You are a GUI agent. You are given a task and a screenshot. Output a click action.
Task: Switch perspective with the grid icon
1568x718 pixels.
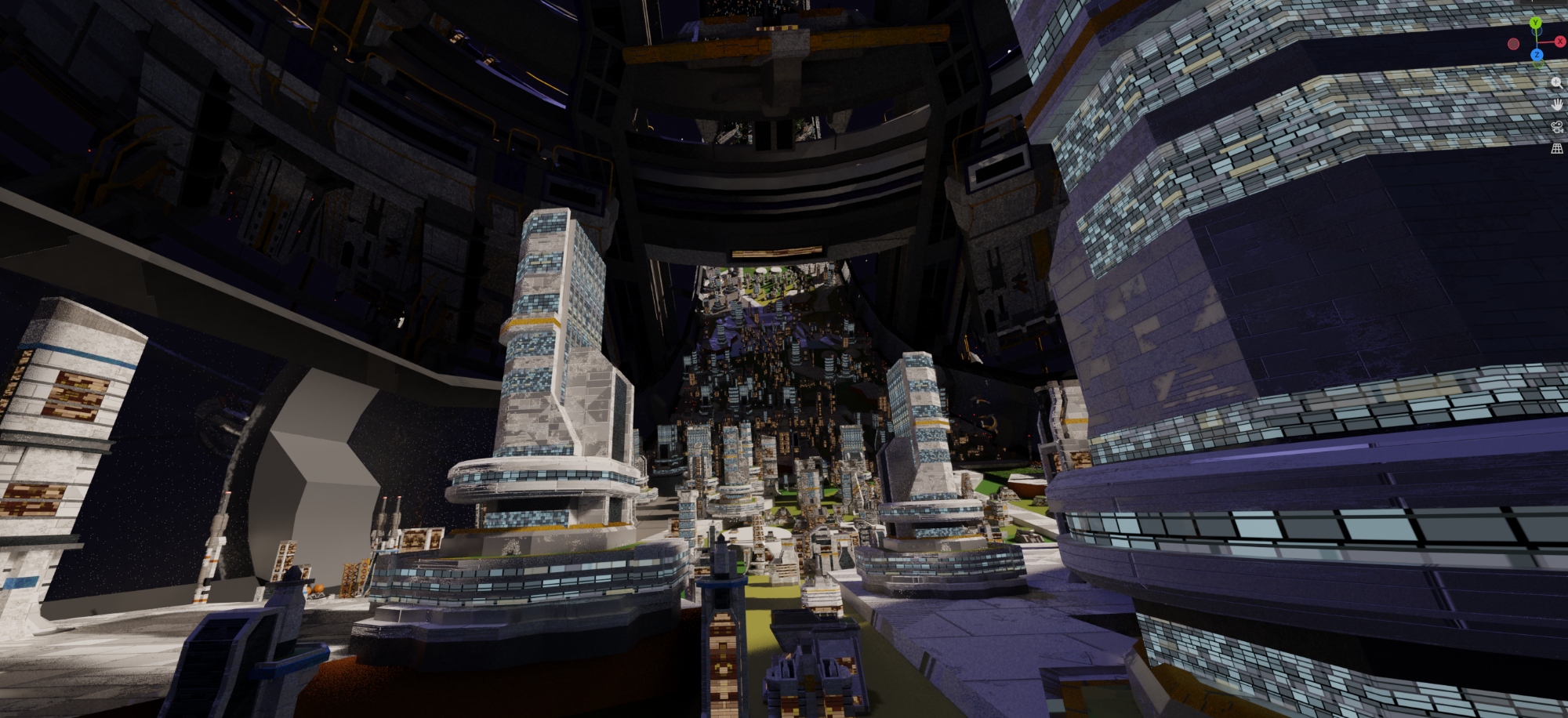tap(1557, 149)
